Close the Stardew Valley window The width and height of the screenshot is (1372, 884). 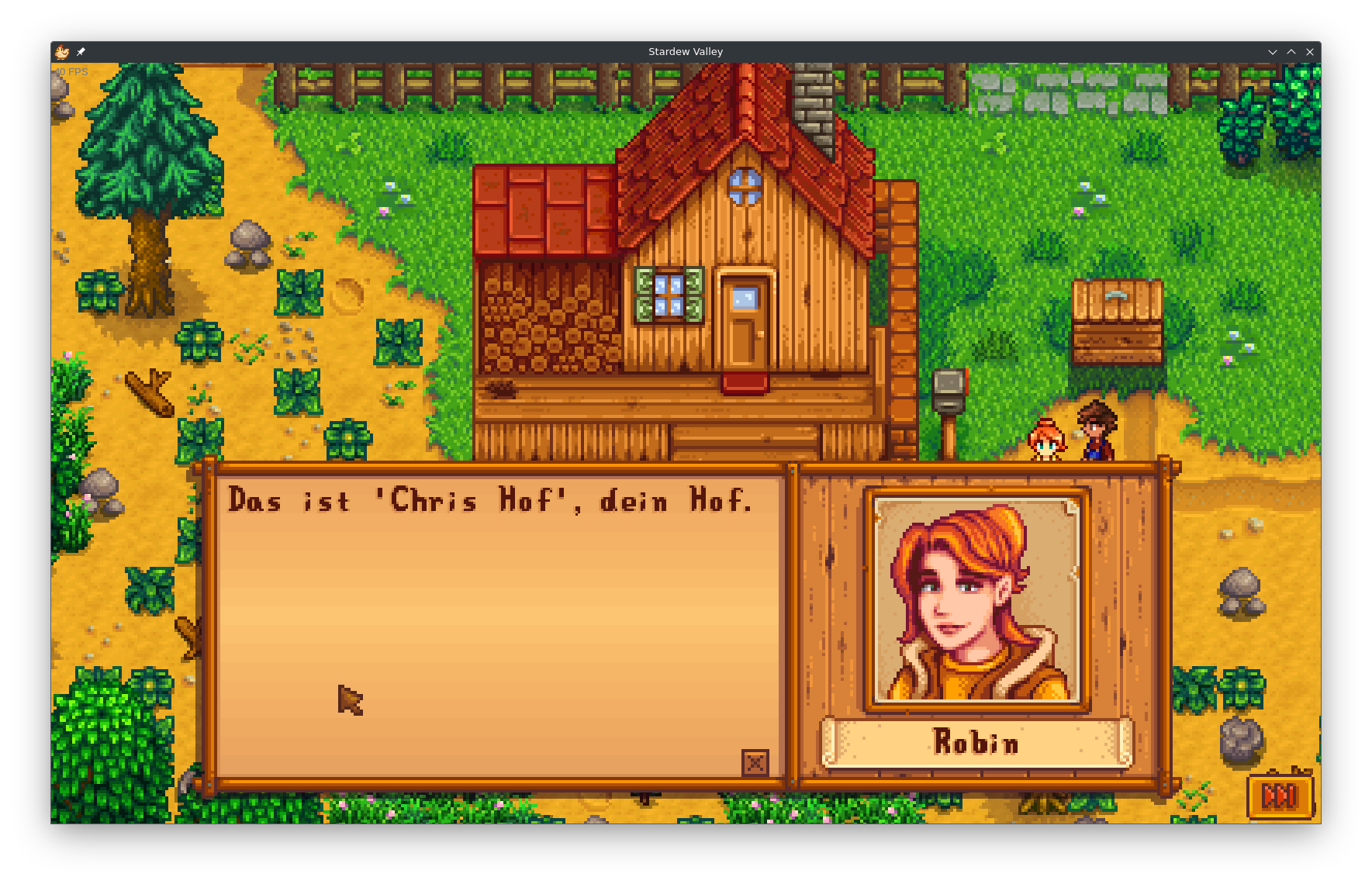[1310, 52]
